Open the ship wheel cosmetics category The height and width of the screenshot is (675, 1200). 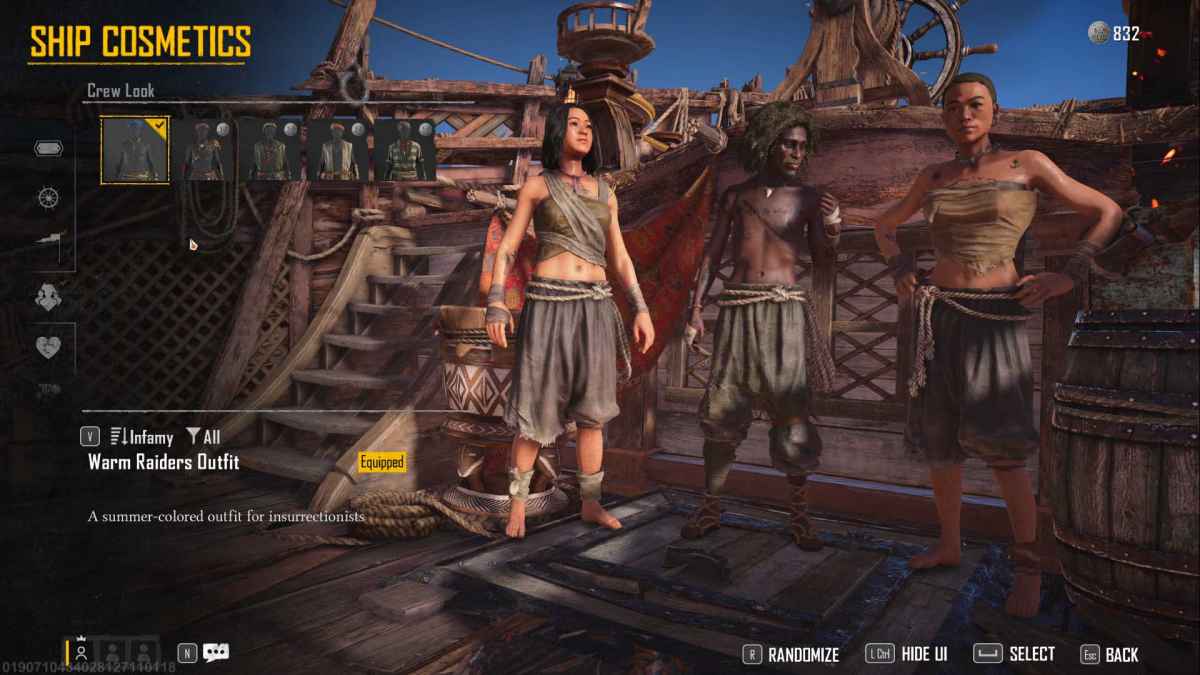(49, 197)
